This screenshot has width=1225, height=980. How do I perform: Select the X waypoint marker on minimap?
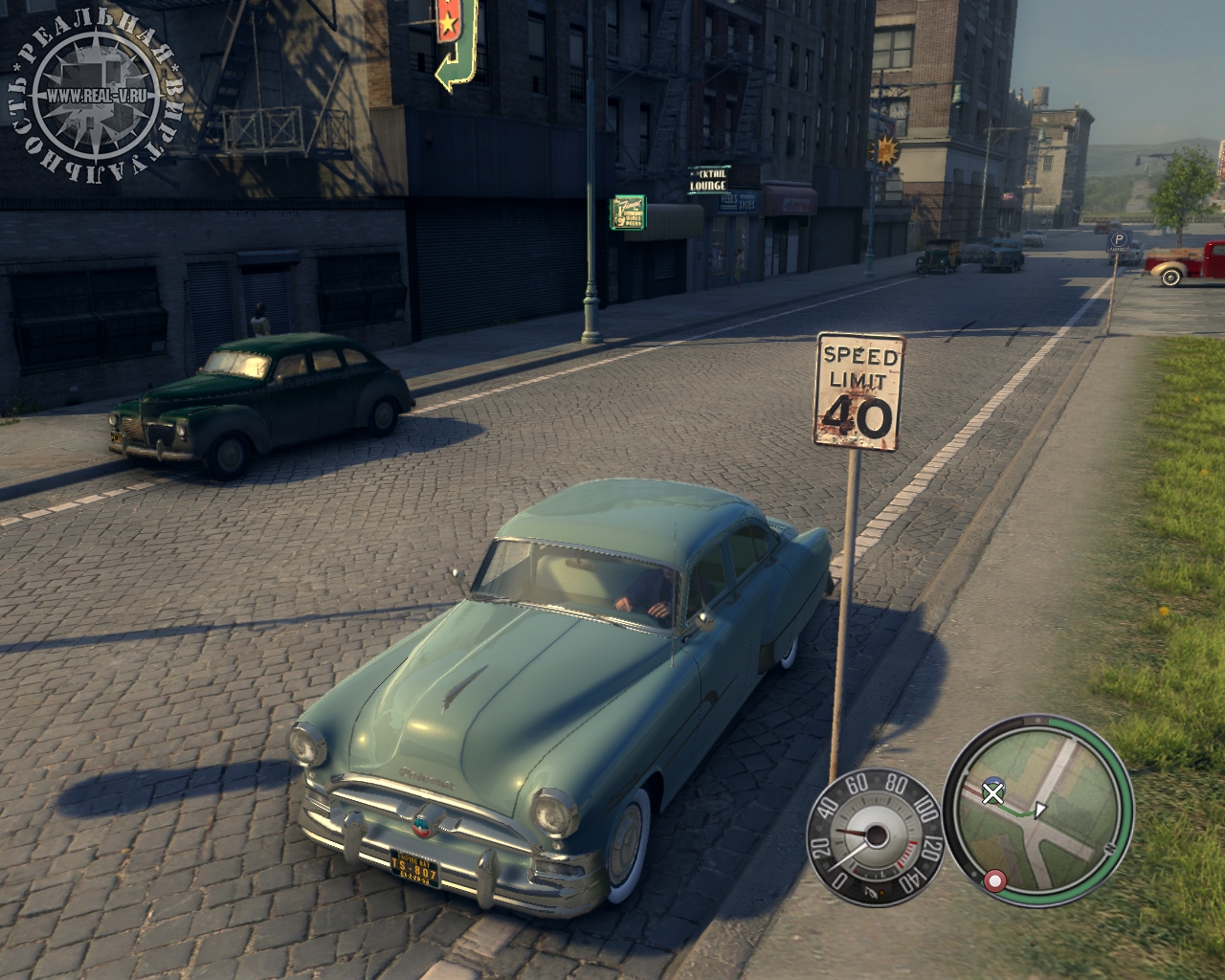pos(994,791)
